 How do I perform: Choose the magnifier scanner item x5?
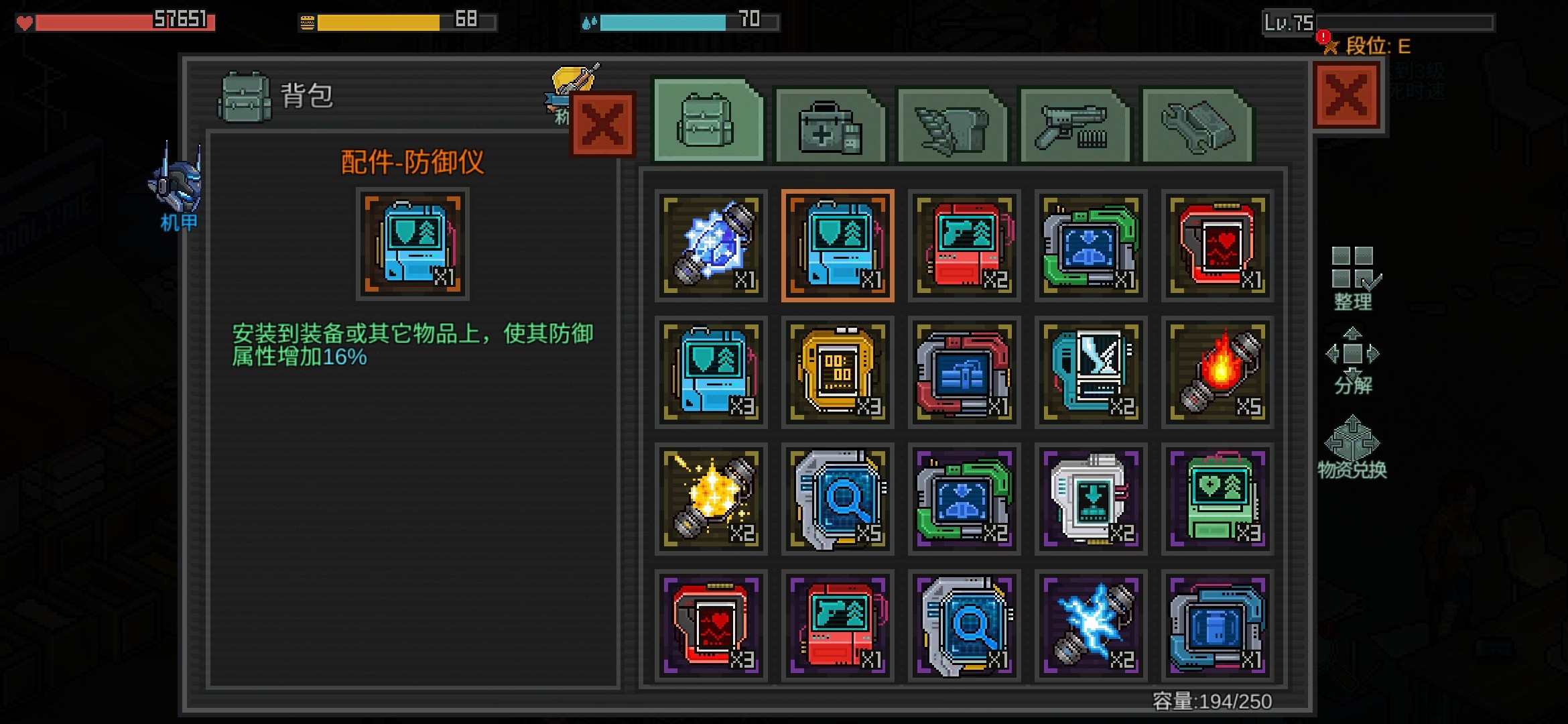click(x=838, y=499)
